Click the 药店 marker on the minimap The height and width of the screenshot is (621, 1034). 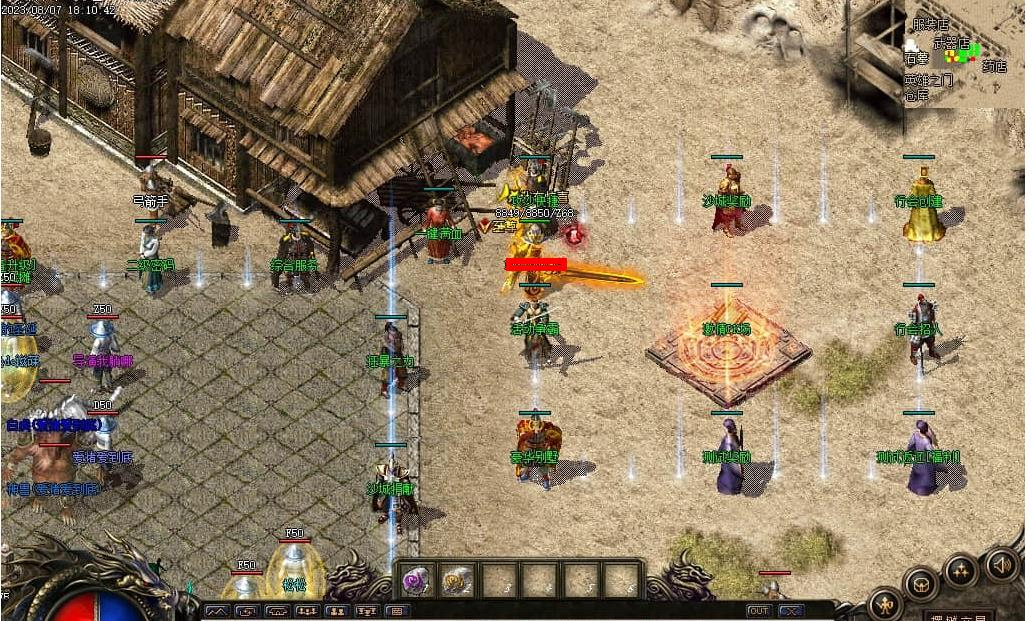(994, 66)
